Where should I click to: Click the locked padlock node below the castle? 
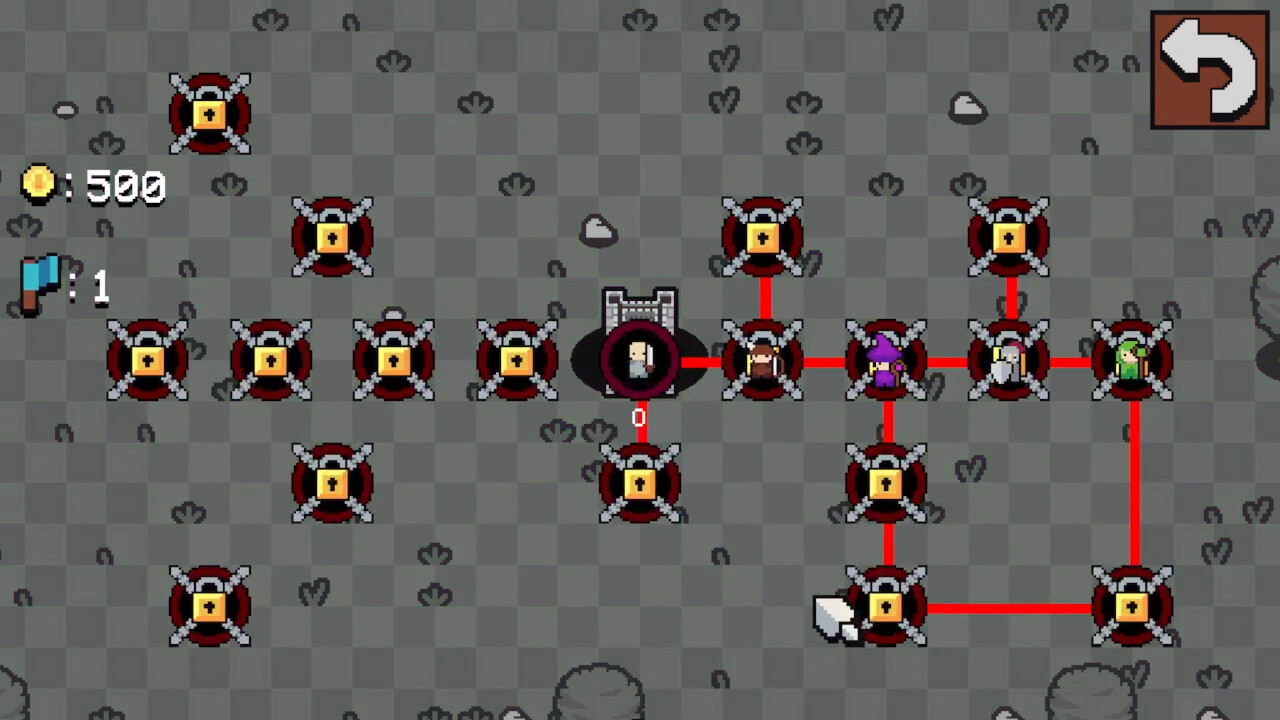pyautogui.click(x=638, y=484)
